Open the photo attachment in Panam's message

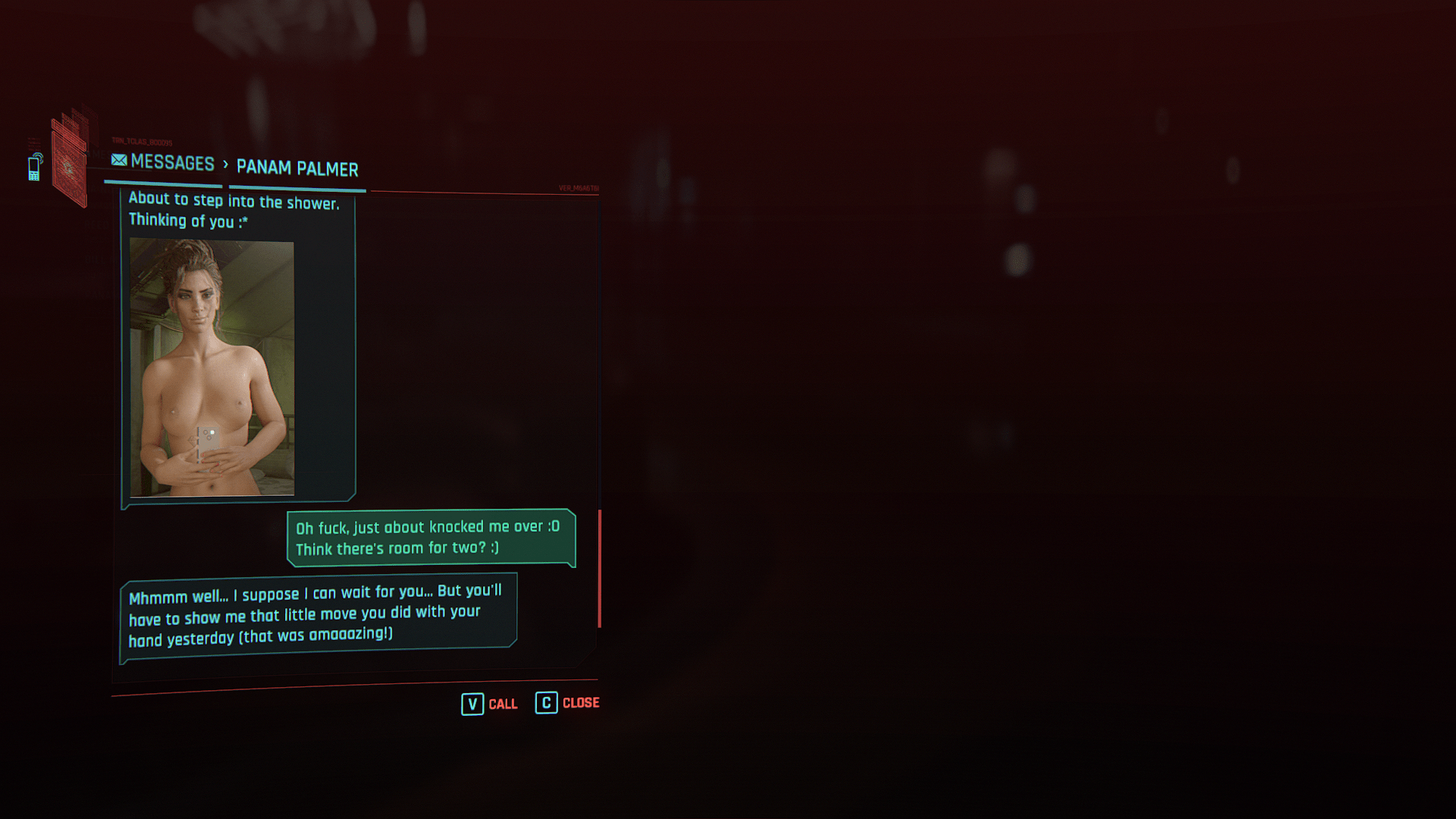pyautogui.click(x=212, y=368)
